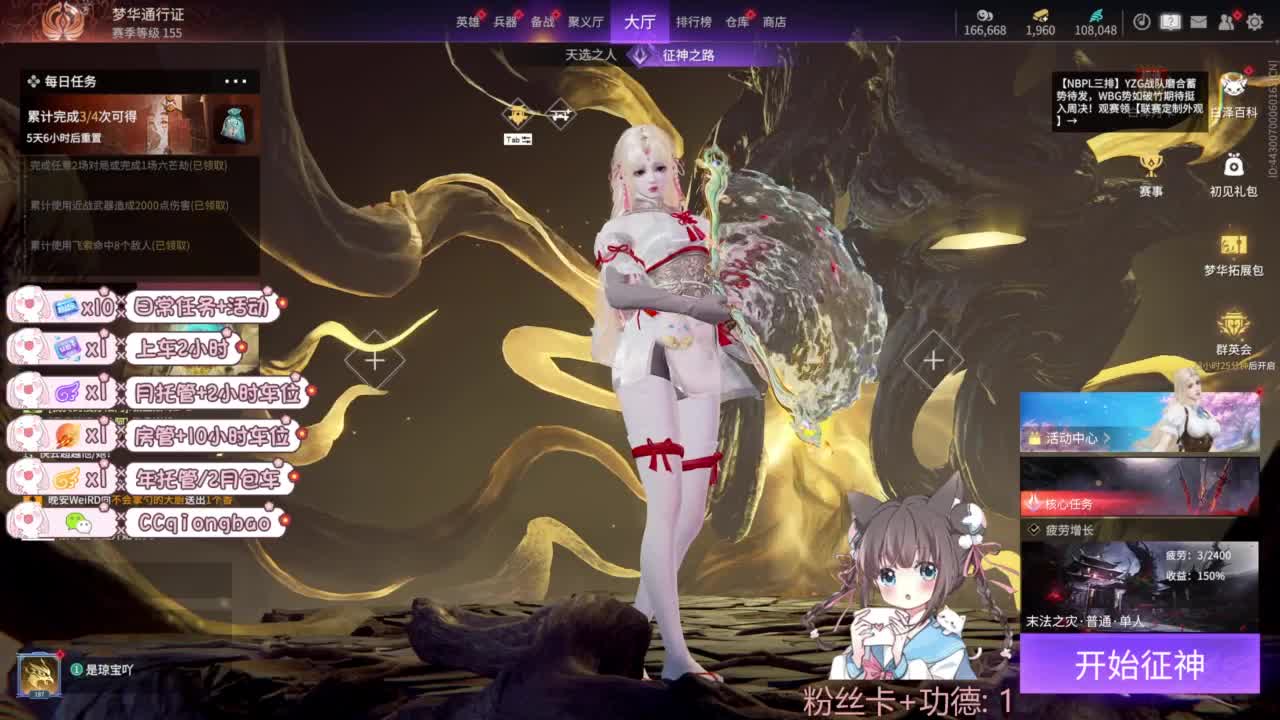Expand daily task options via the three dots
The width and height of the screenshot is (1280, 720).
coord(237,80)
